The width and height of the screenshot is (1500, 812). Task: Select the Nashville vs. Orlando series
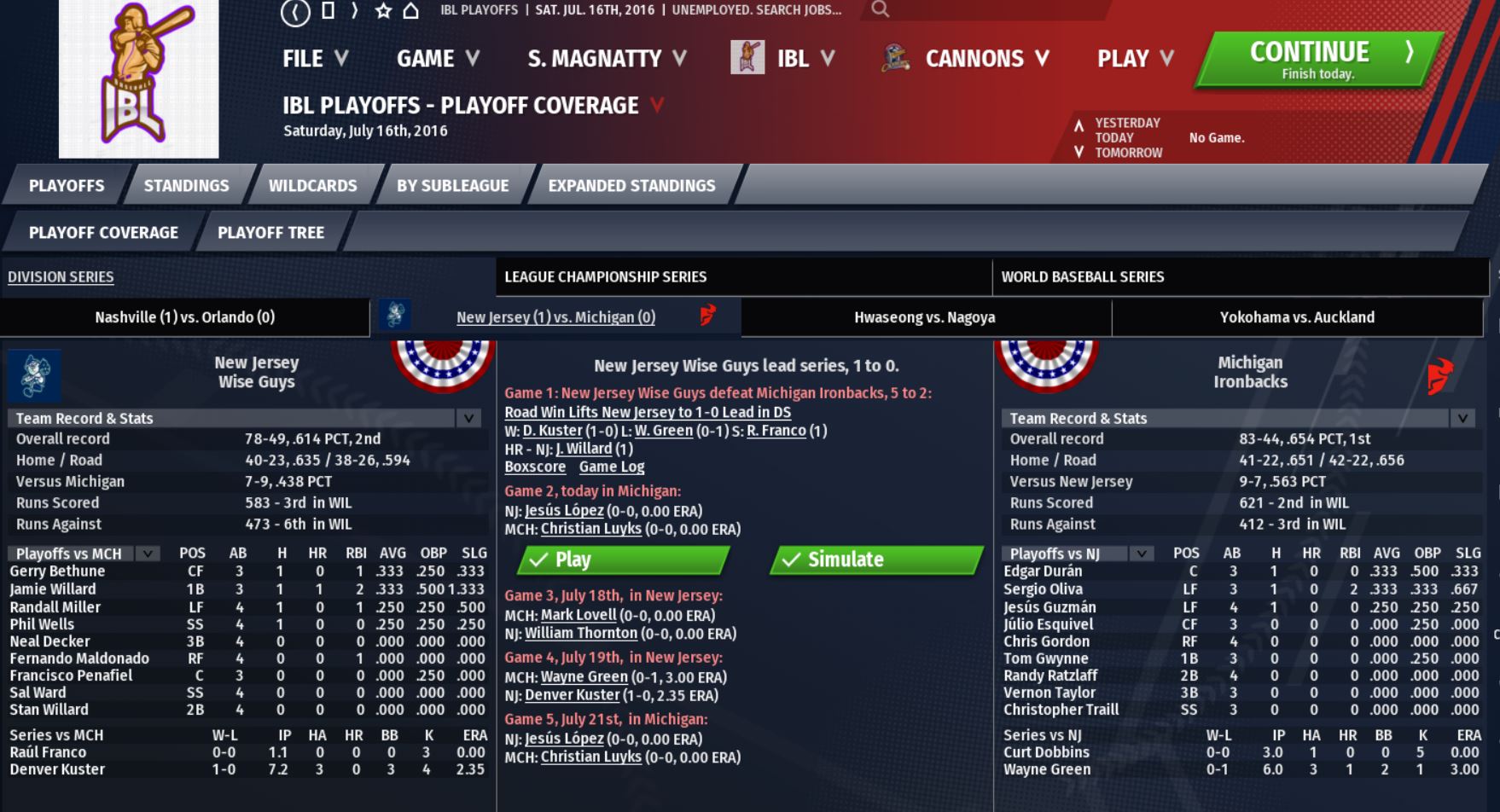coord(184,317)
